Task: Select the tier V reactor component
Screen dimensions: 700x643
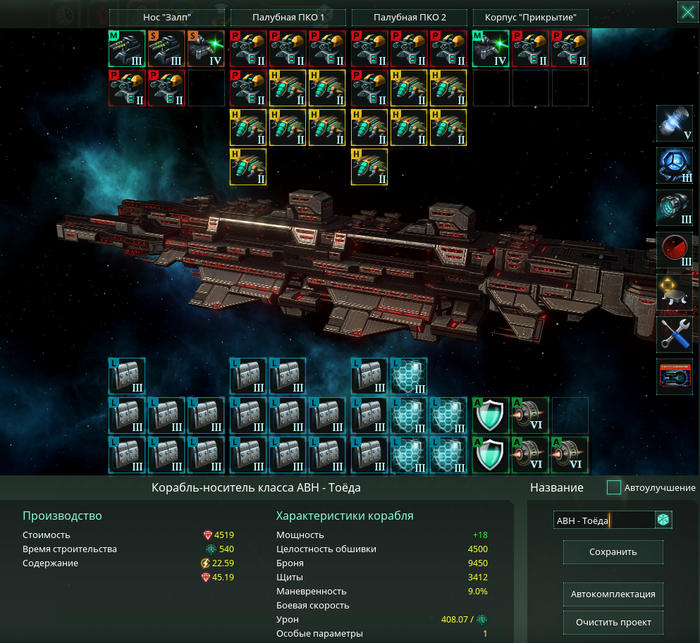Action: point(675,124)
